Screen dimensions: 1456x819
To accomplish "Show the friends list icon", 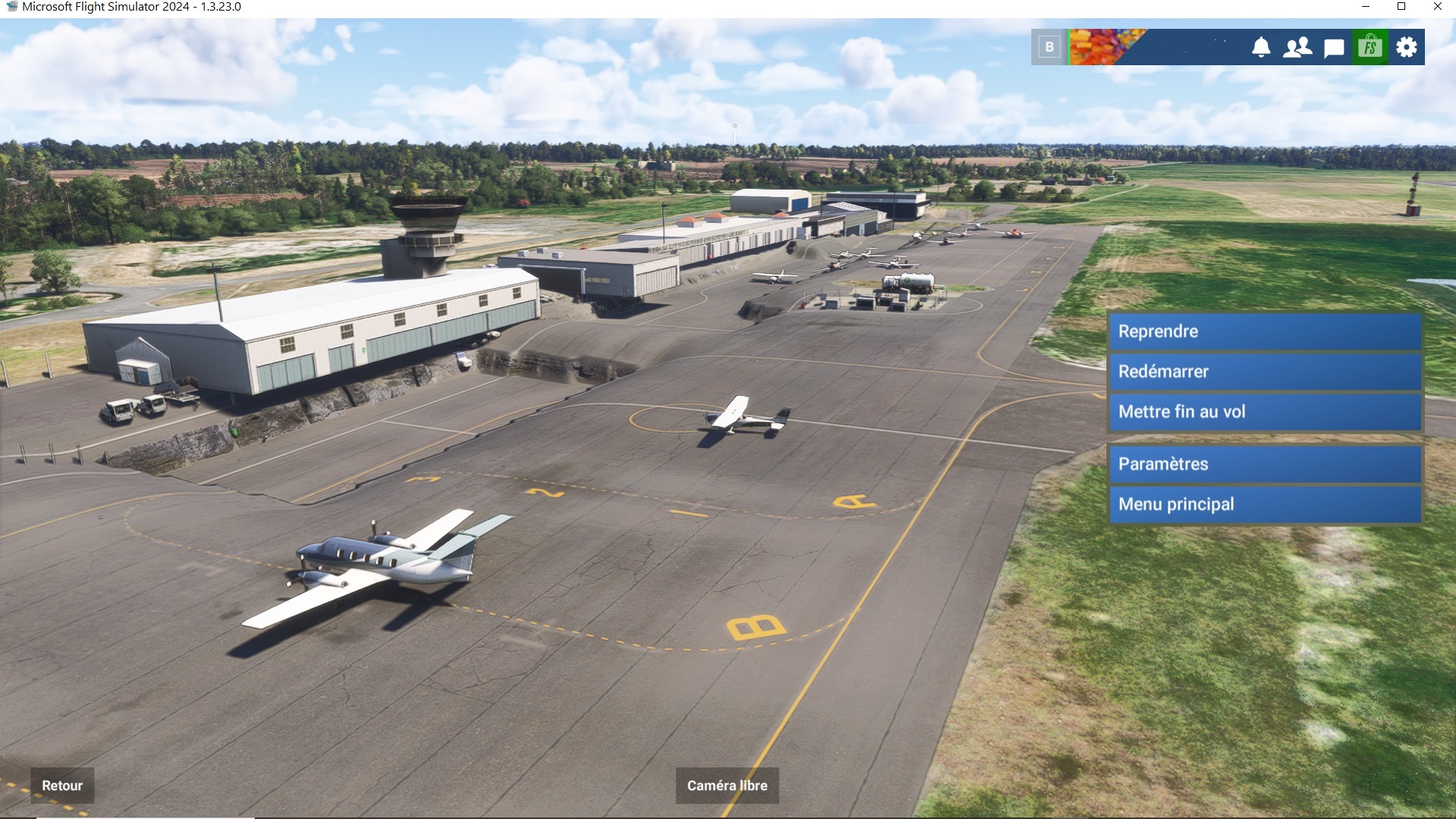I will coord(1297,47).
